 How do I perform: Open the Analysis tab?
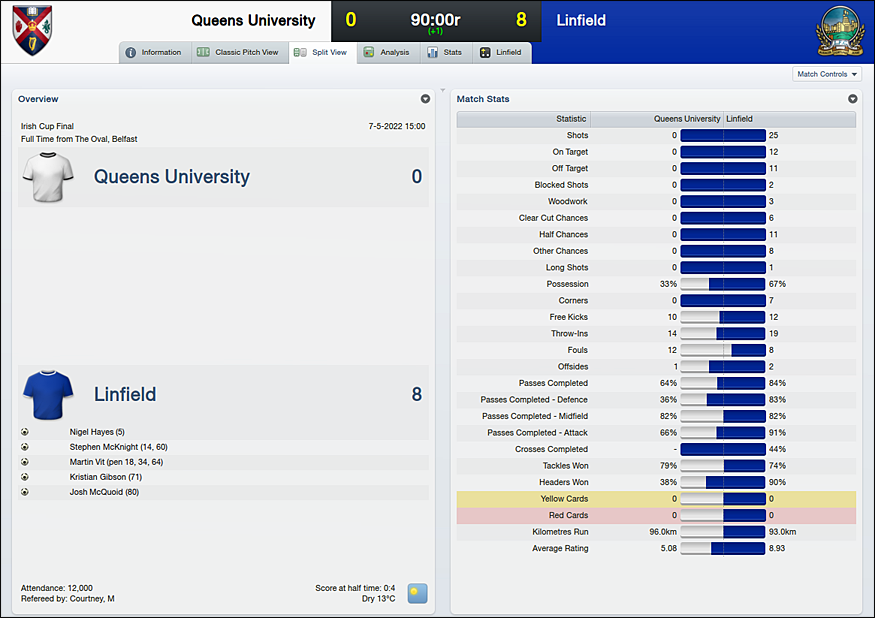[x=387, y=53]
